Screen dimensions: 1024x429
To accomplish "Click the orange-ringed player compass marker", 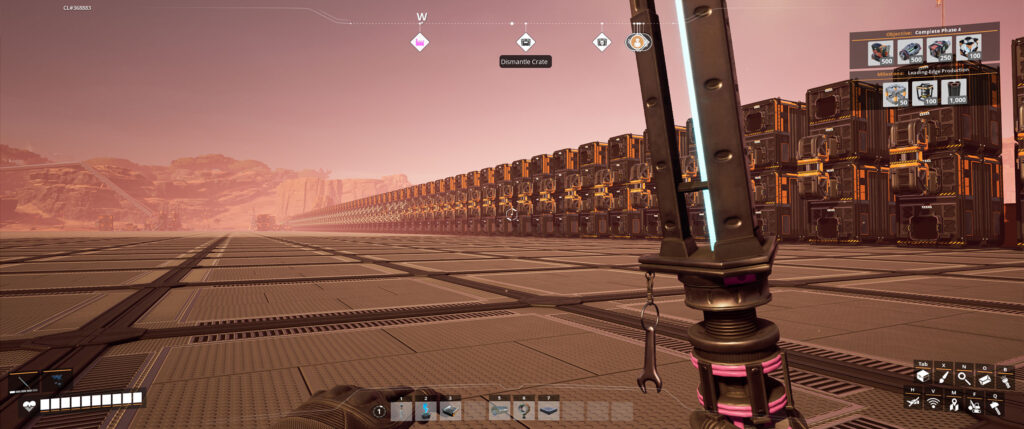I will [x=636, y=42].
